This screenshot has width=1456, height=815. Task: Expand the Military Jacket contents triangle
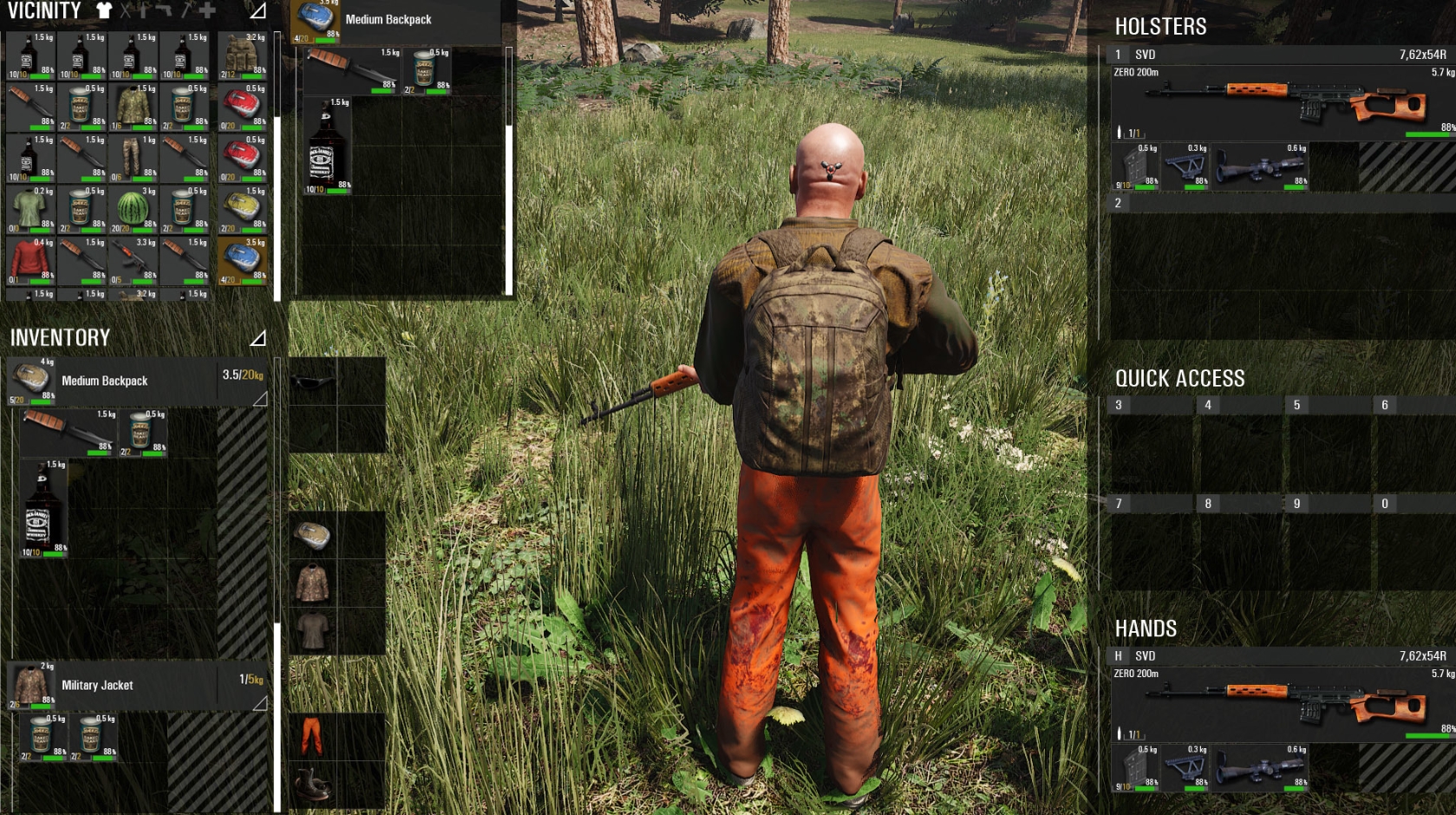click(x=260, y=702)
